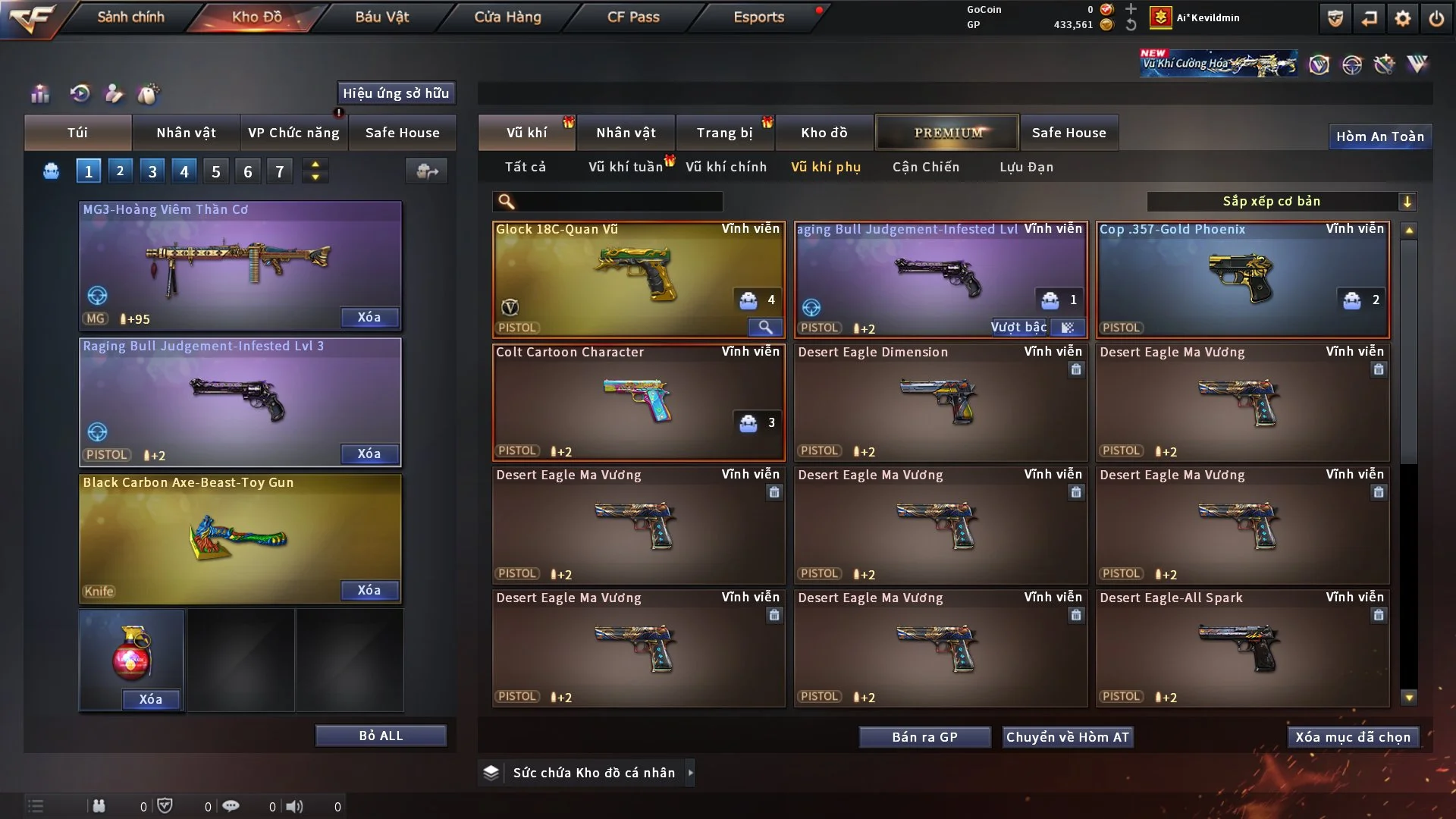Image resolution: width=1456 pixels, height=819 pixels.
Task: Switch to the Cửa Hàng shop tab
Action: (507, 17)
